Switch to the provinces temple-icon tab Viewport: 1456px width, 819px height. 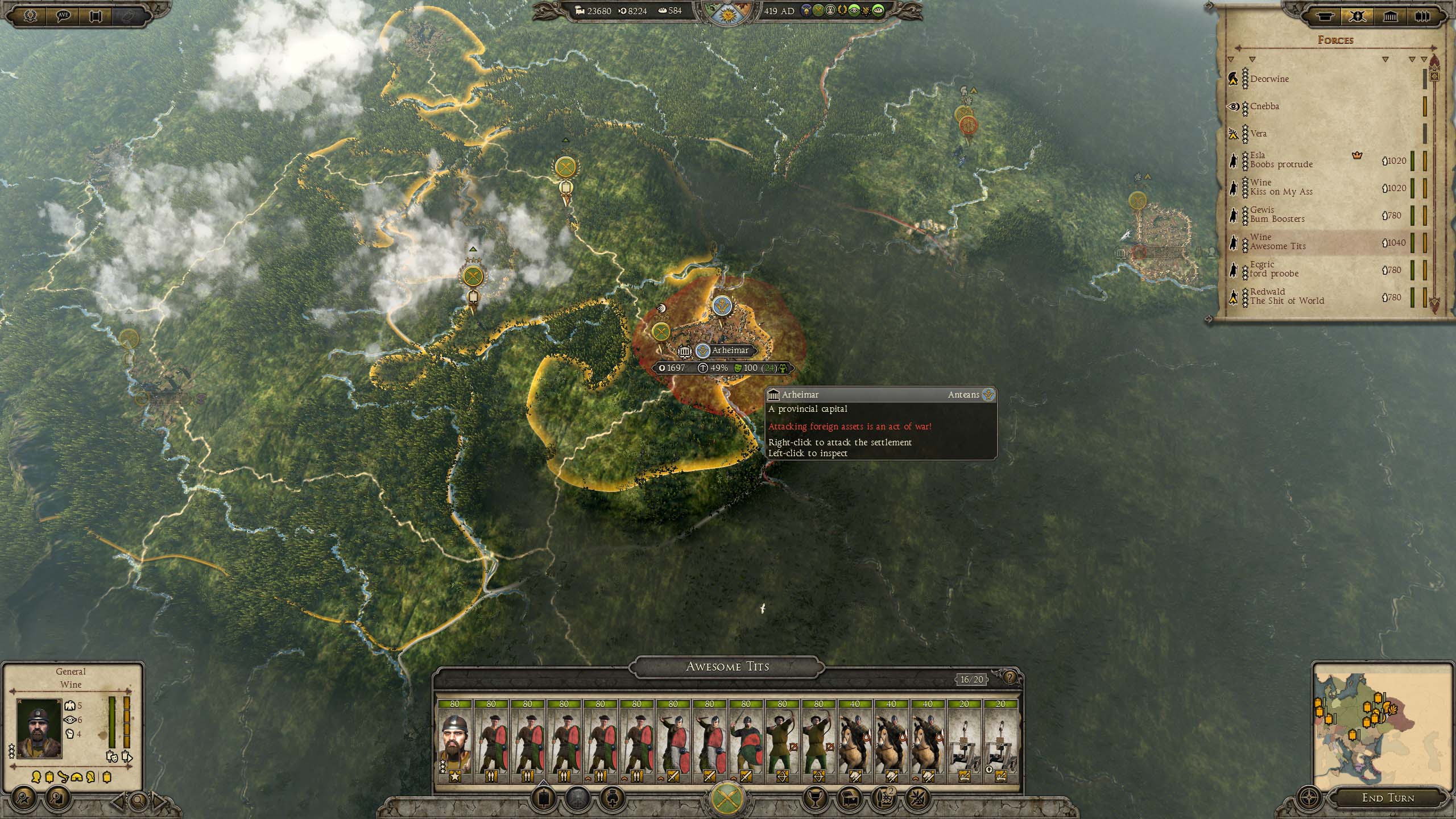pyautogui.click(x=1390, y=16)
